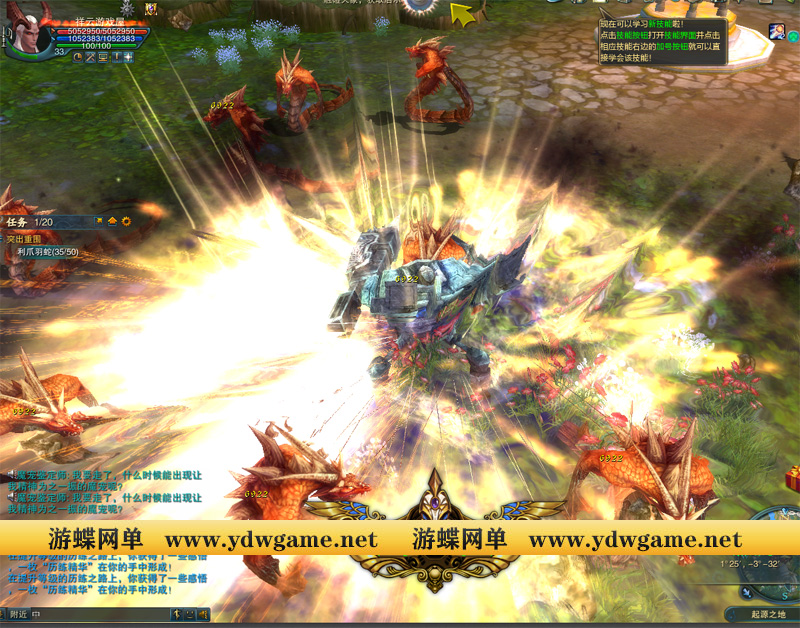The image size is (800, 628).
Task: Select the 利爪羽蛇 quest objective entry
Action: pos(47,252)
